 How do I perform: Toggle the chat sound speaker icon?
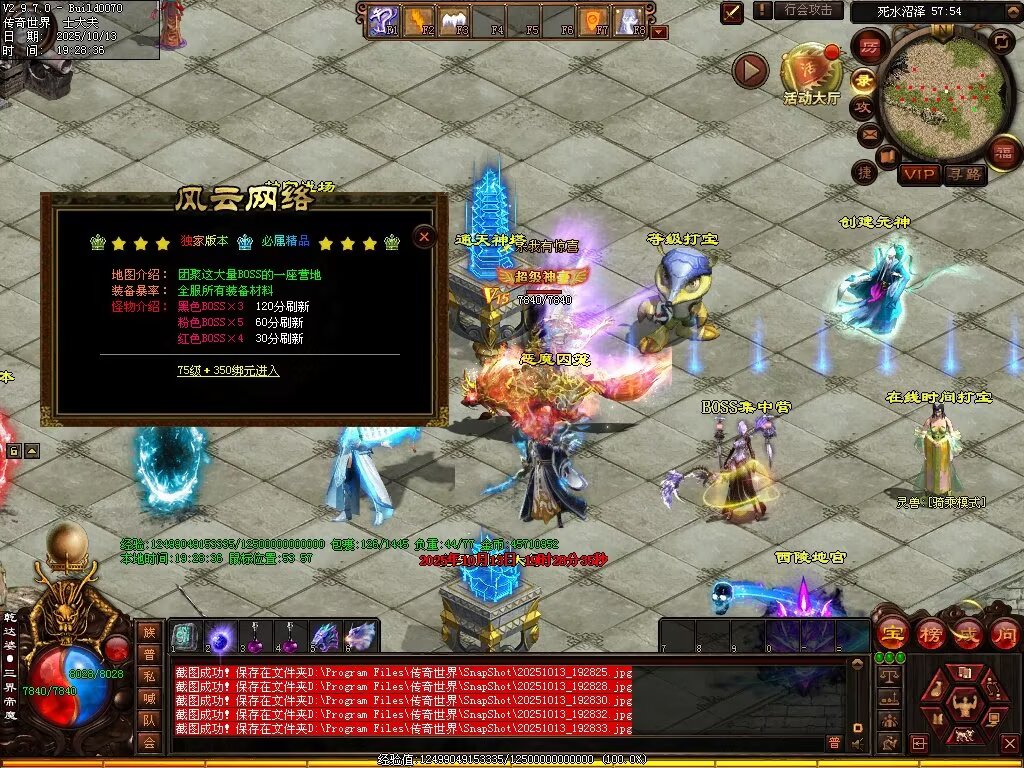click(856, 743)
